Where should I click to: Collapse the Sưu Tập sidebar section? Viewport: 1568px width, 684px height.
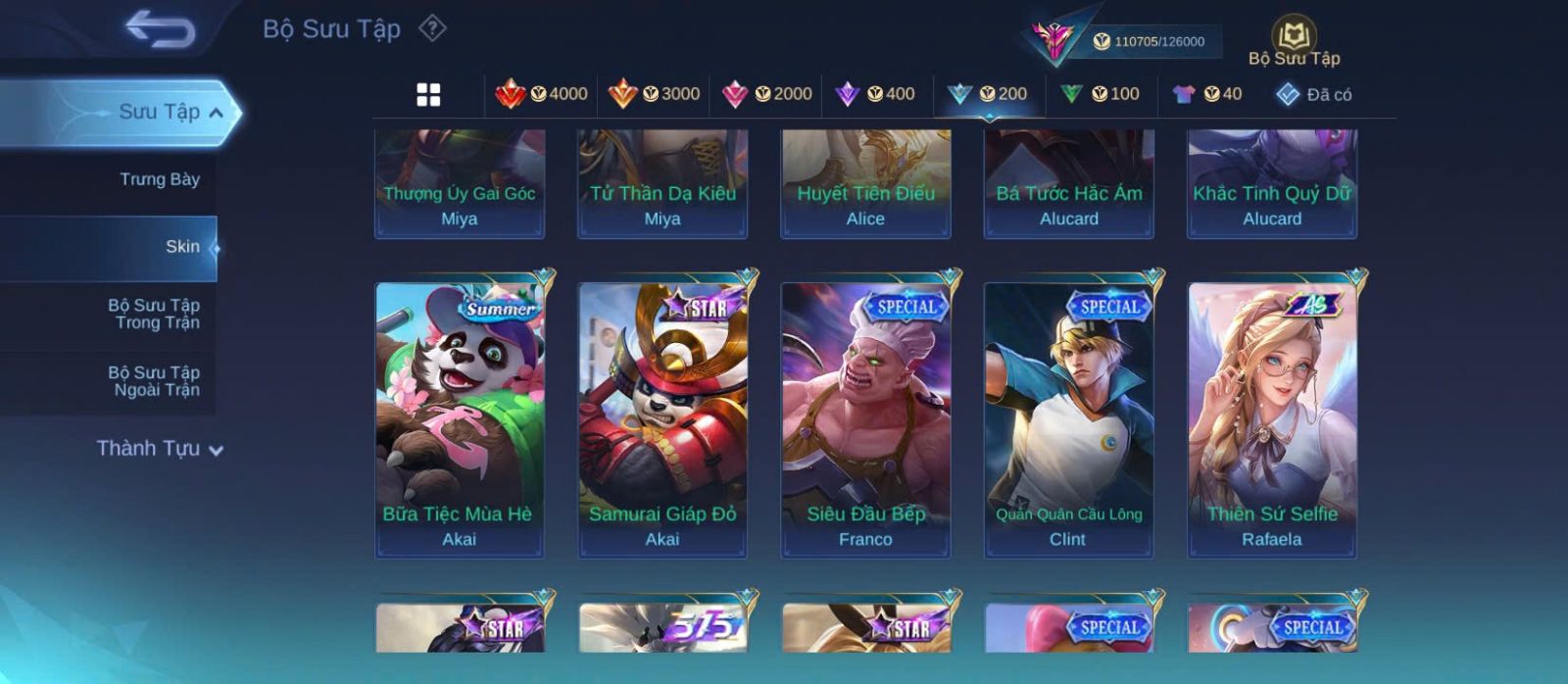tap(217, 113)
